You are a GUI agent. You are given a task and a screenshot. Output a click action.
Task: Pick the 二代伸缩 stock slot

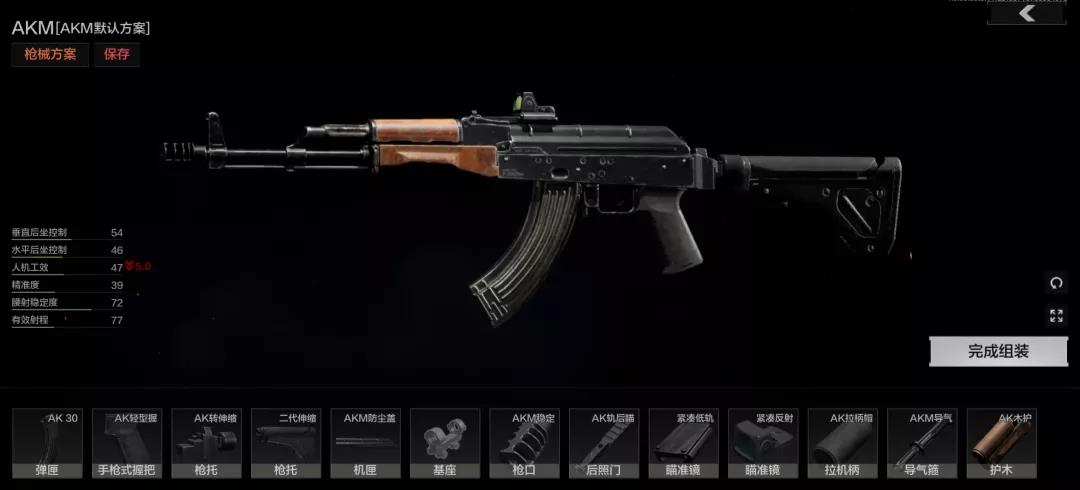[286, 443]
